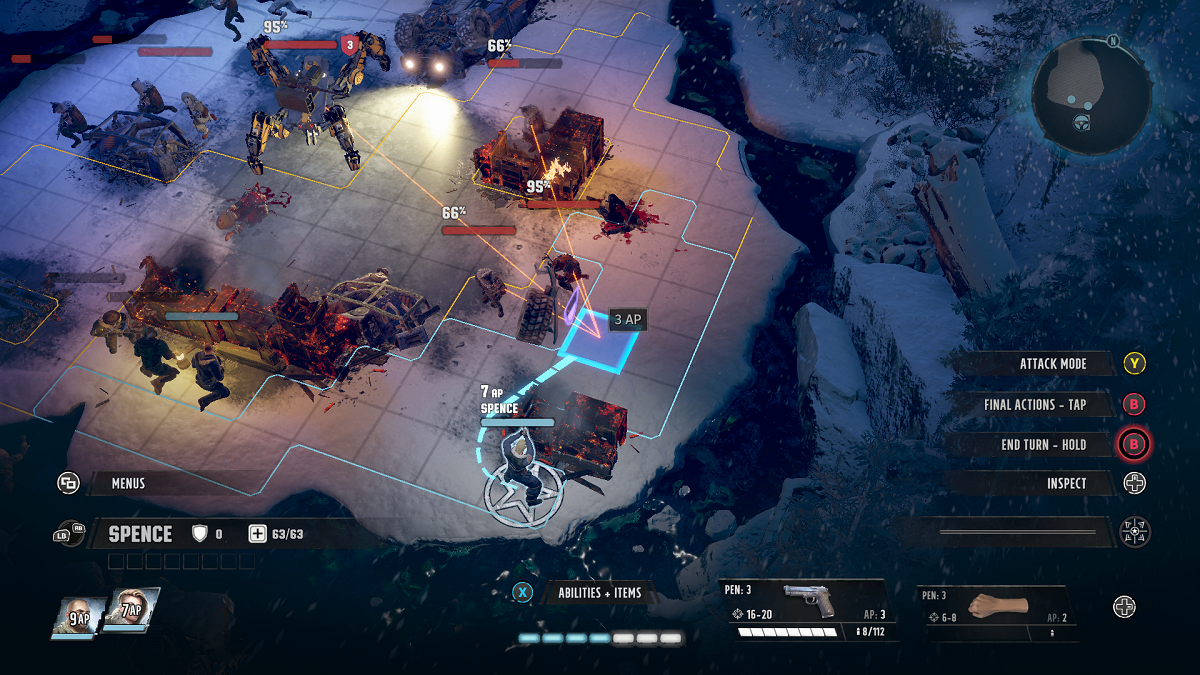Switch to Attack Mode
1200x675 pixels.
1052,364
